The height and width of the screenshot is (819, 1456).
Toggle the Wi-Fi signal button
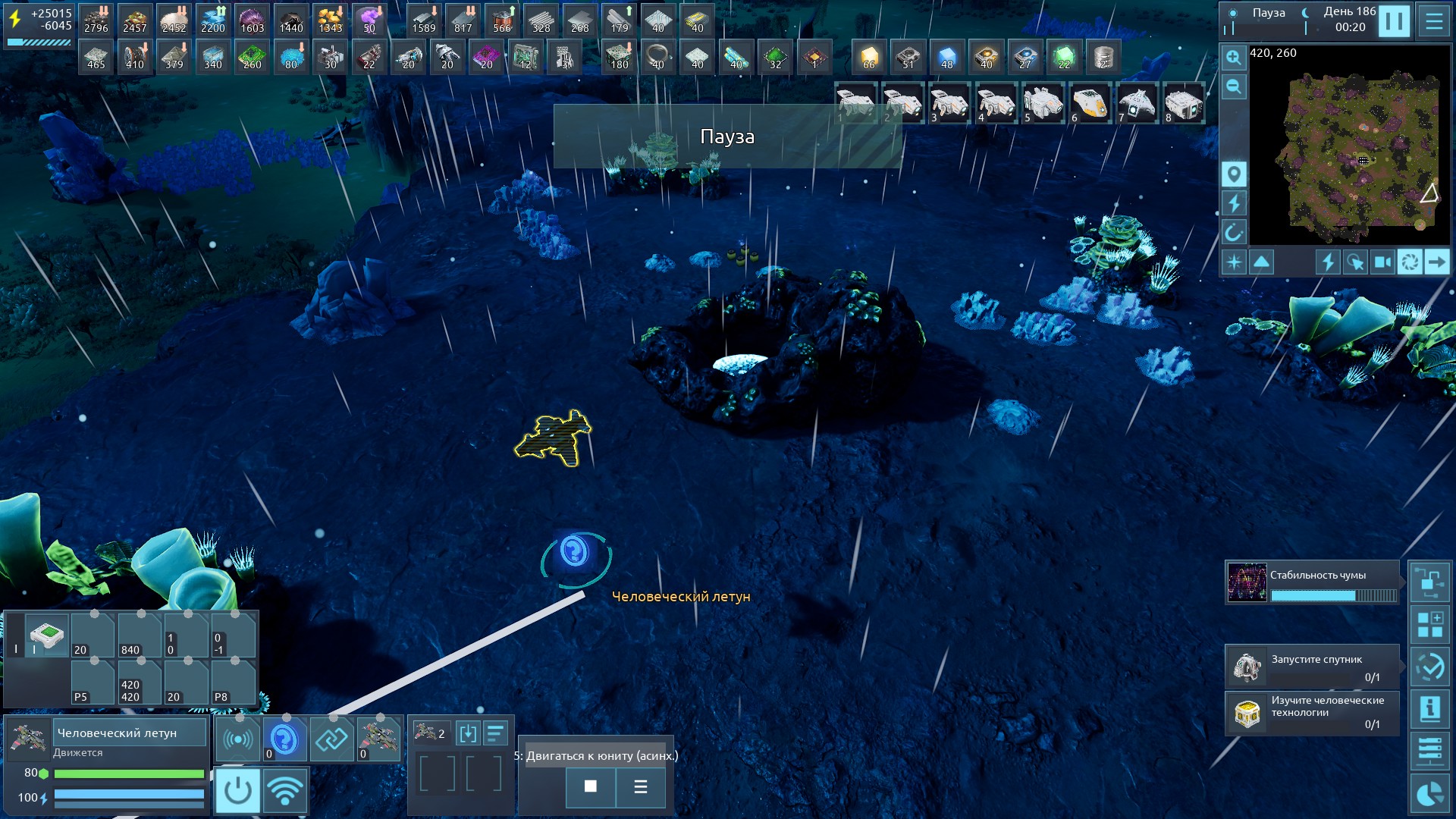[x=285, y=790]
